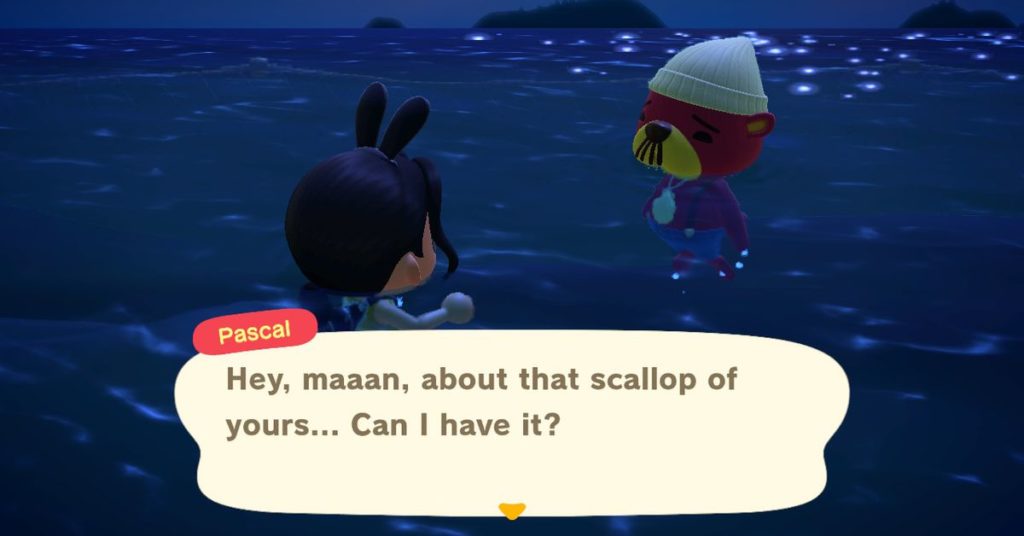The height and width of the screenshot is (536, 1024).
Task: Click Pascal's scallop dialogue box
Action: pos(510,418)
